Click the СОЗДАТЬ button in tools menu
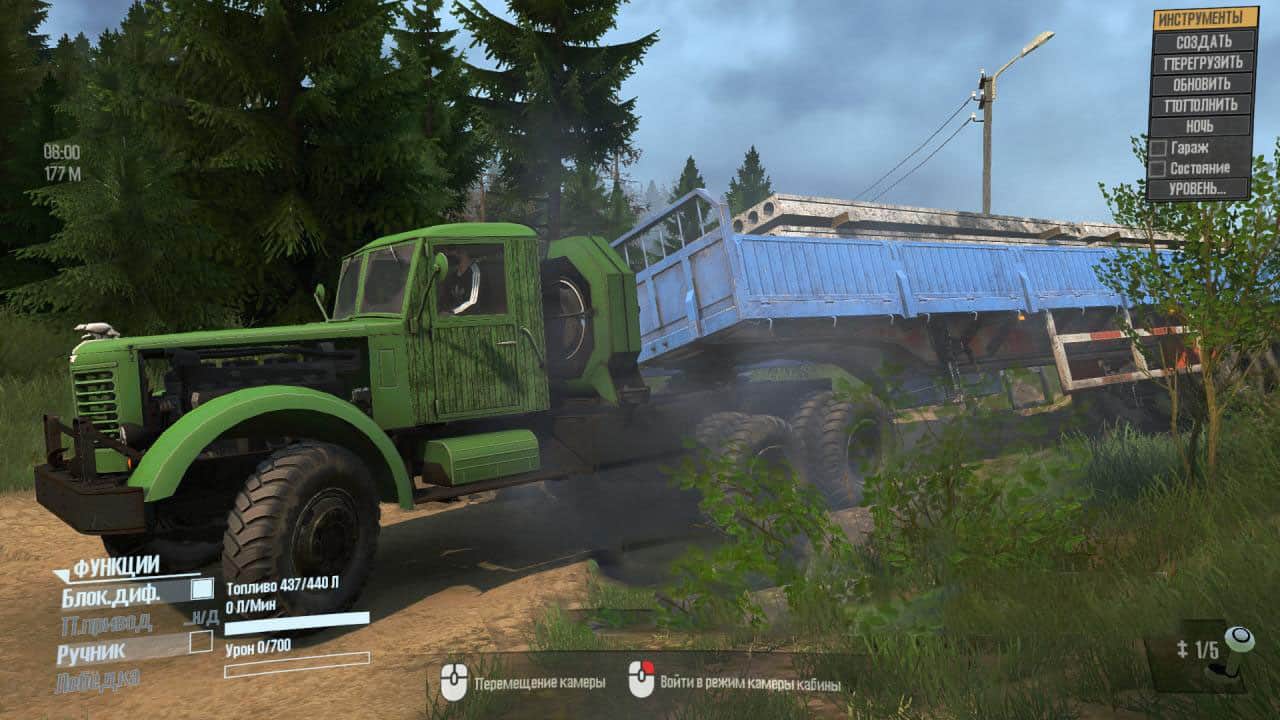Image resolution: width=1280 pixels, height=720 pixels. (1204, 41)
